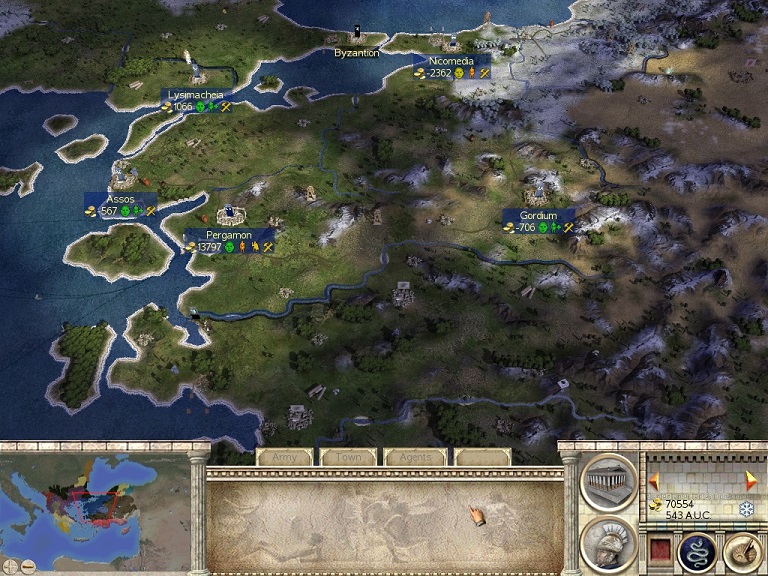Pick the Gordium settlement label
The image size is (768, 576).
(x=538, y=215)
